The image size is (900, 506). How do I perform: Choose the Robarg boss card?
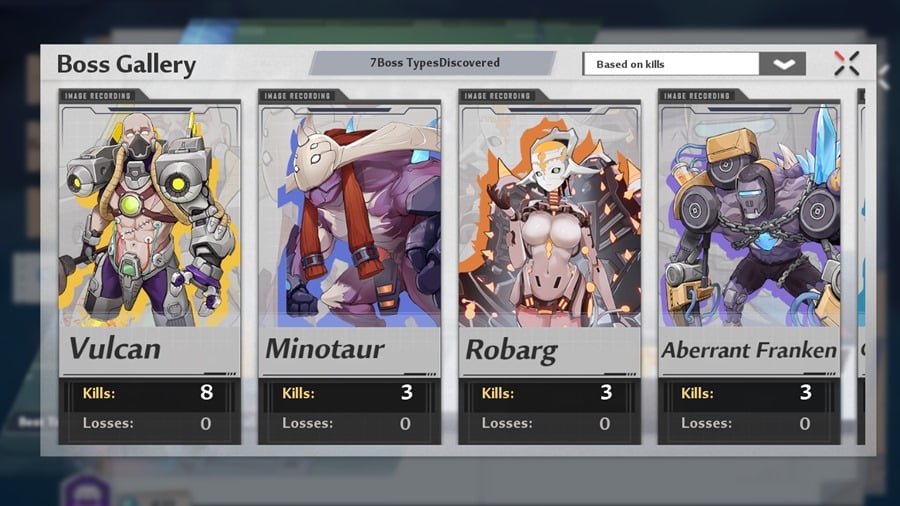[x=550, y=230]
